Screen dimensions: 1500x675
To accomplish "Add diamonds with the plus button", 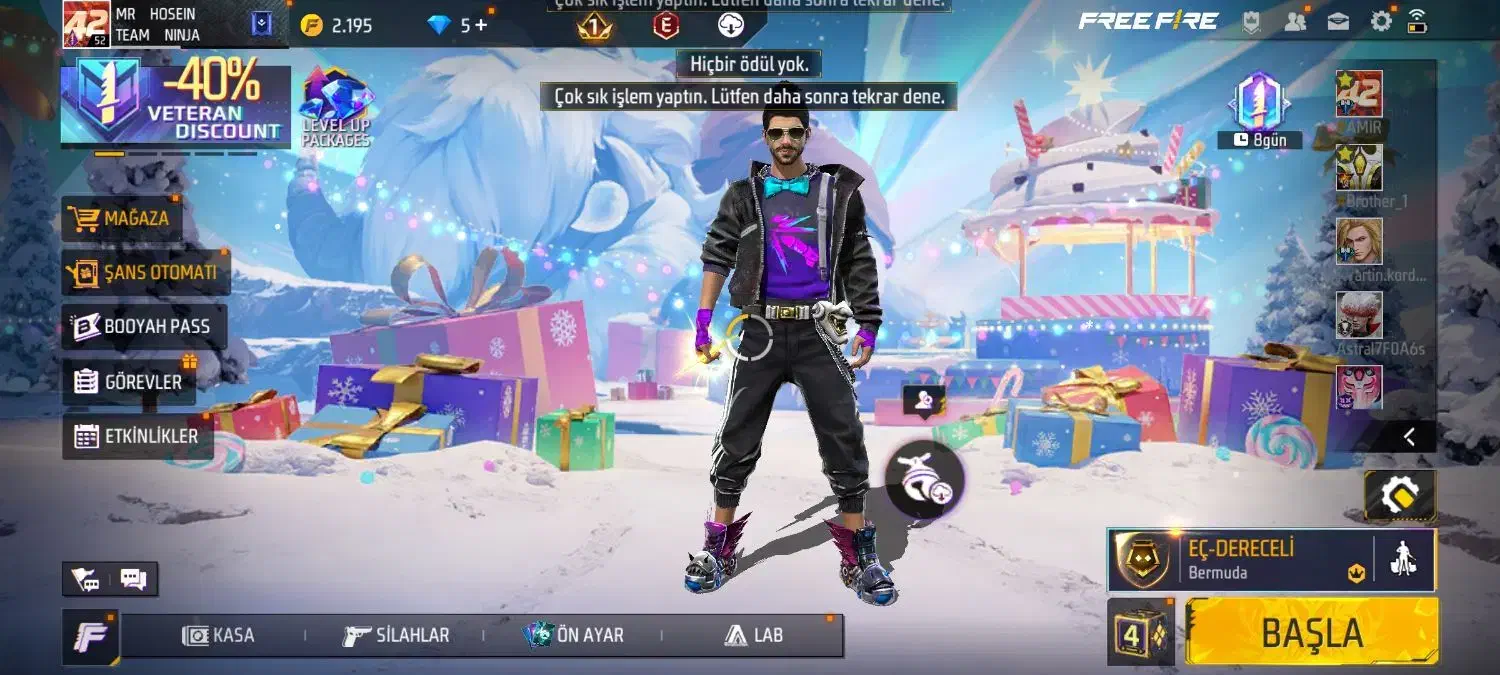I will coord(481,25).
